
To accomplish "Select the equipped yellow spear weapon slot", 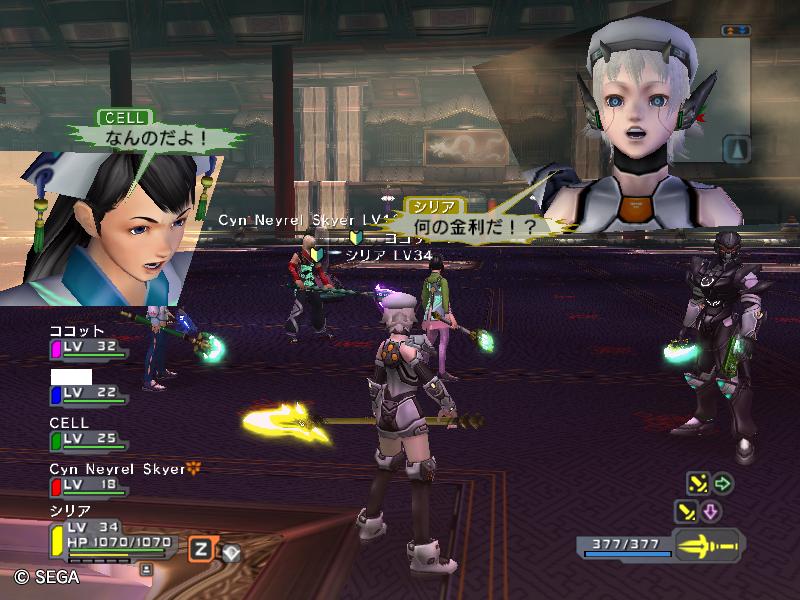I will pos(707,546).
